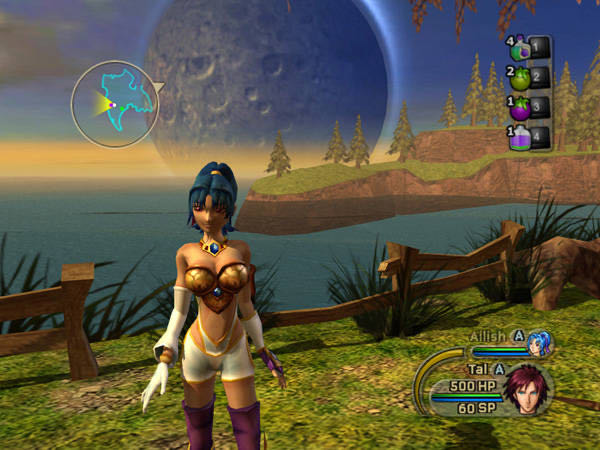
Task: Select the purple jar in slot 4
Action: tap(521, 136)
